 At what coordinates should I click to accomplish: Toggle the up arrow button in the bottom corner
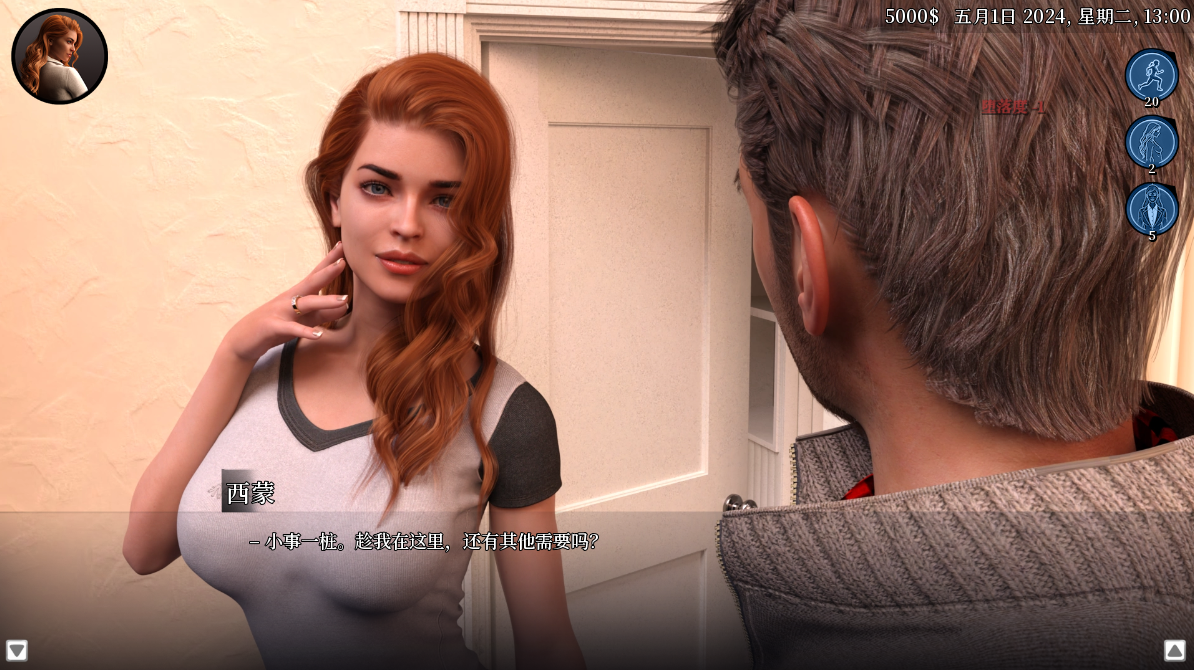tap(1175, 650)
